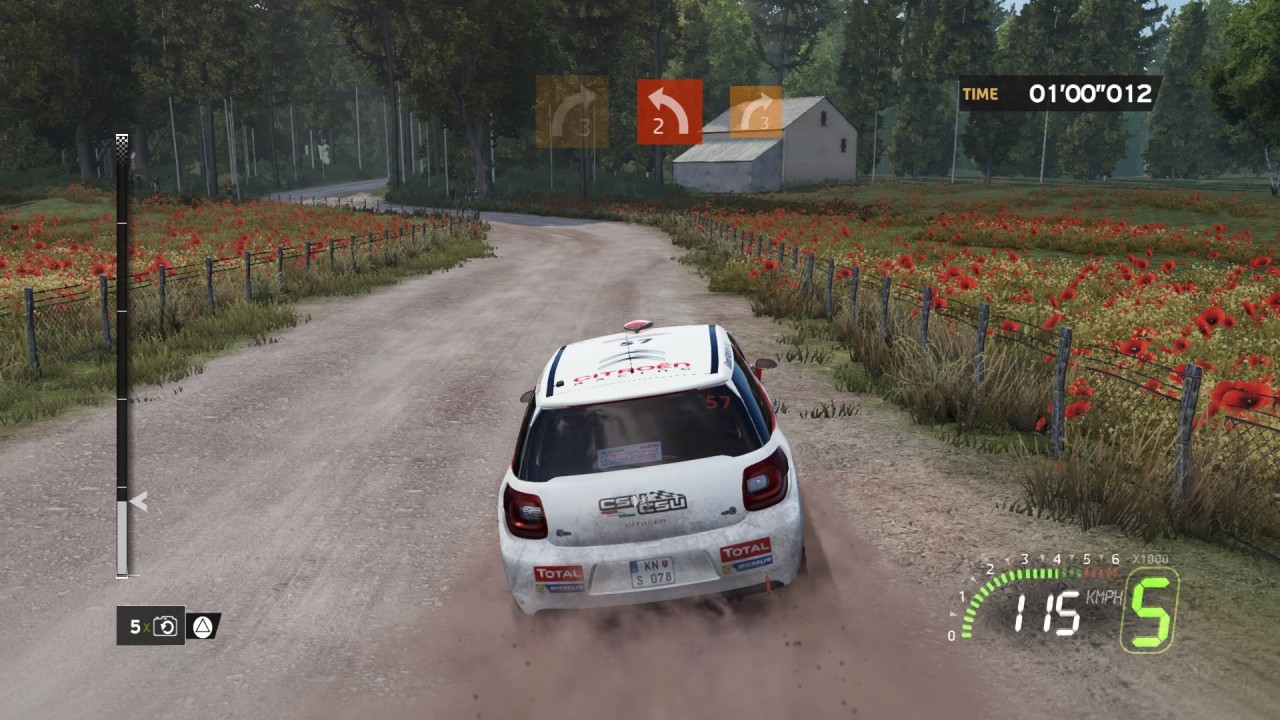Screen dimensions: 1280x720
Task: Select the small orange right-turn pace note
Action: [756, 112]
